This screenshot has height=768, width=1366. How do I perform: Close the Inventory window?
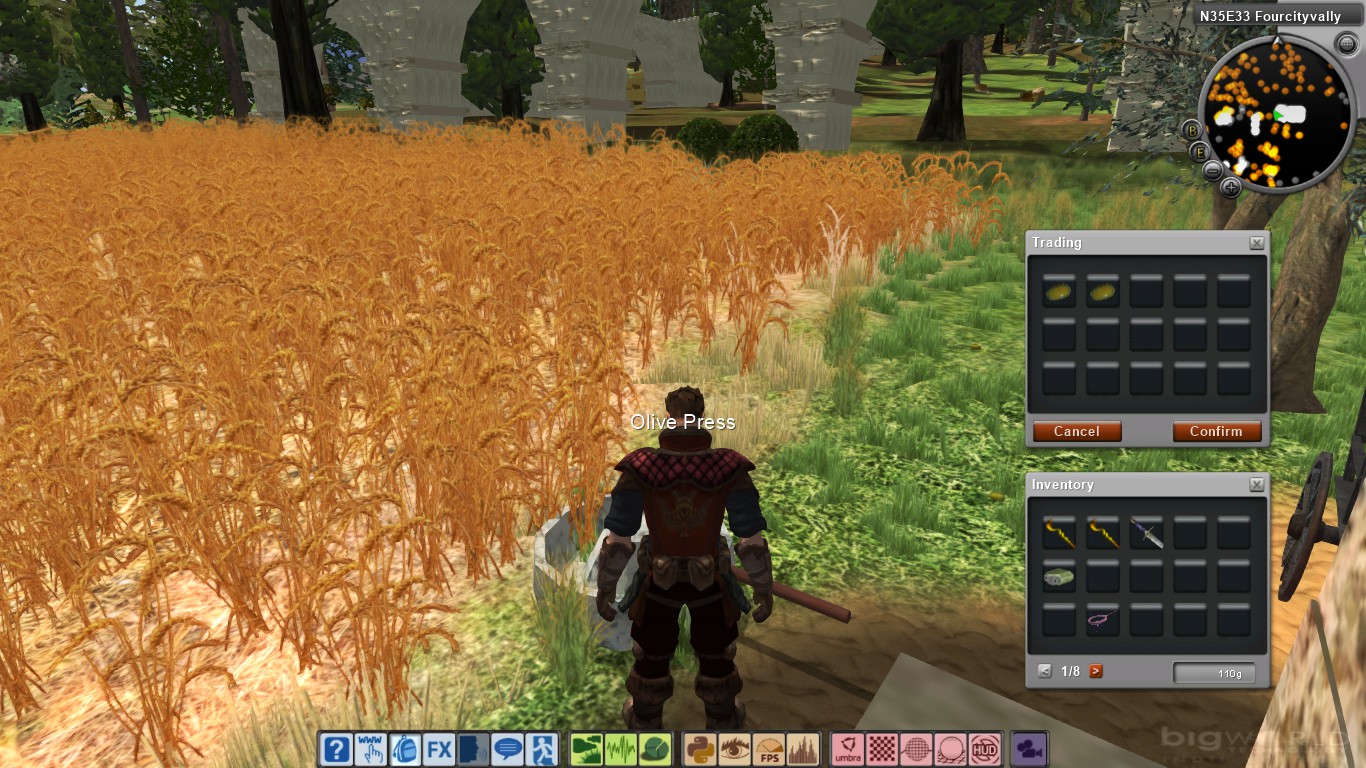[1257, 485]
